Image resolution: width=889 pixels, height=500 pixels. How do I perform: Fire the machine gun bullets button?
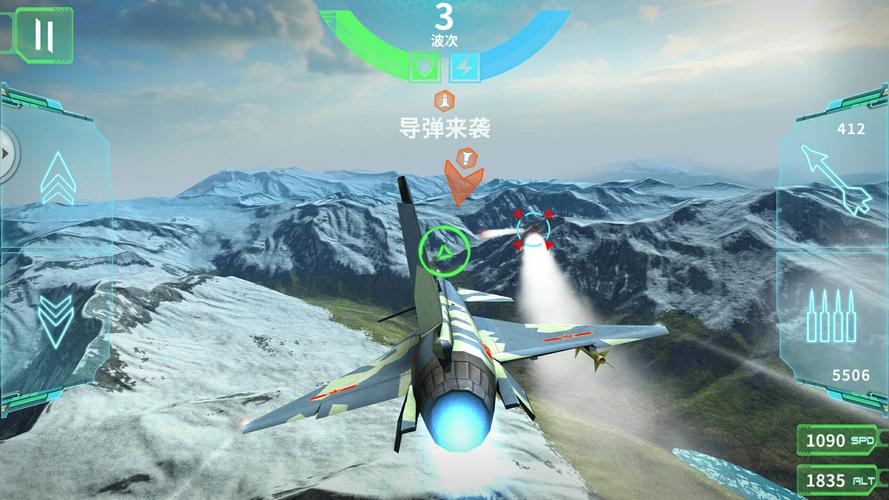tap(831, 314)
